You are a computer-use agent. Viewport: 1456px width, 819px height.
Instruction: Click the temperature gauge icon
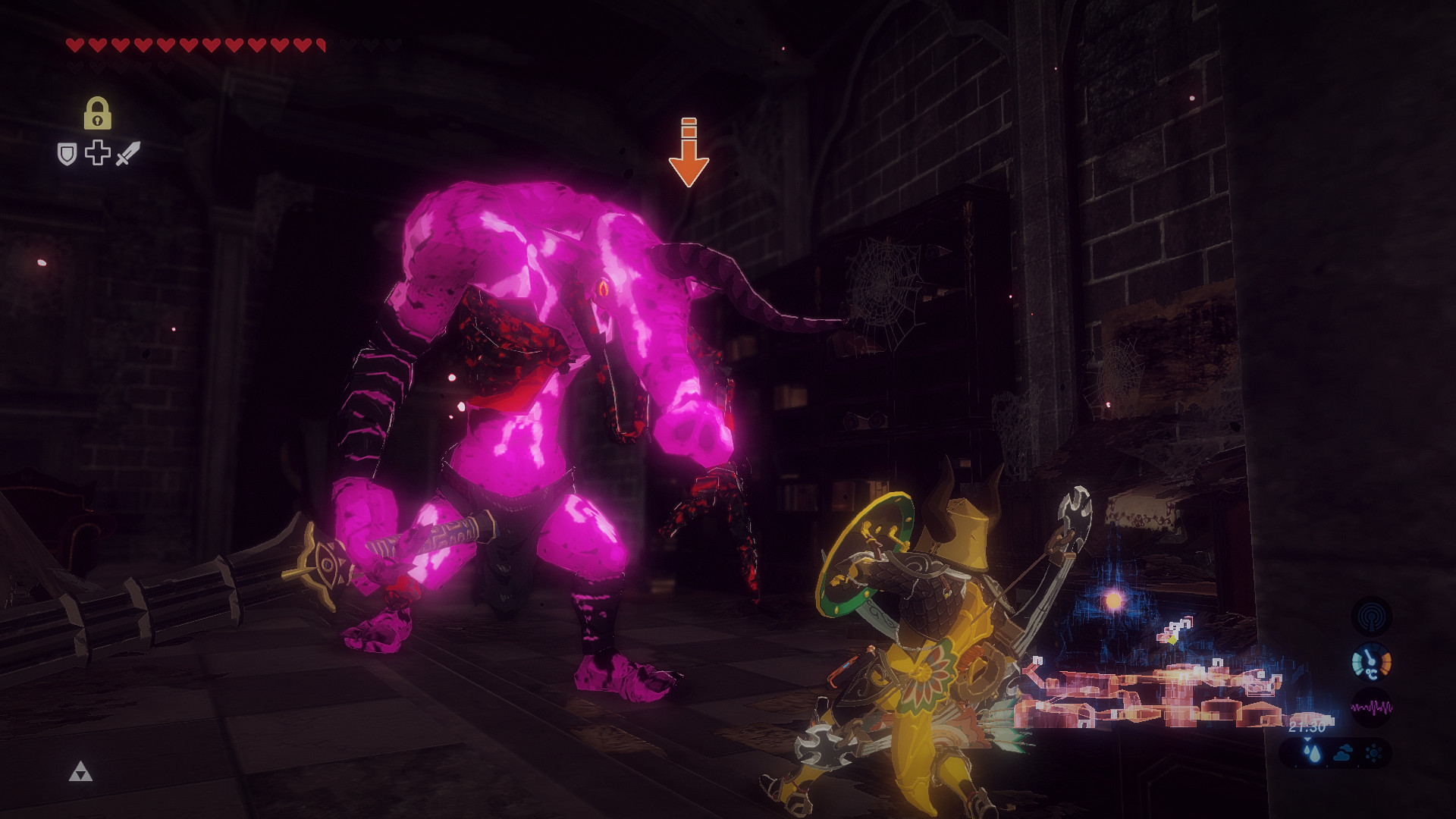point(1371,662)
